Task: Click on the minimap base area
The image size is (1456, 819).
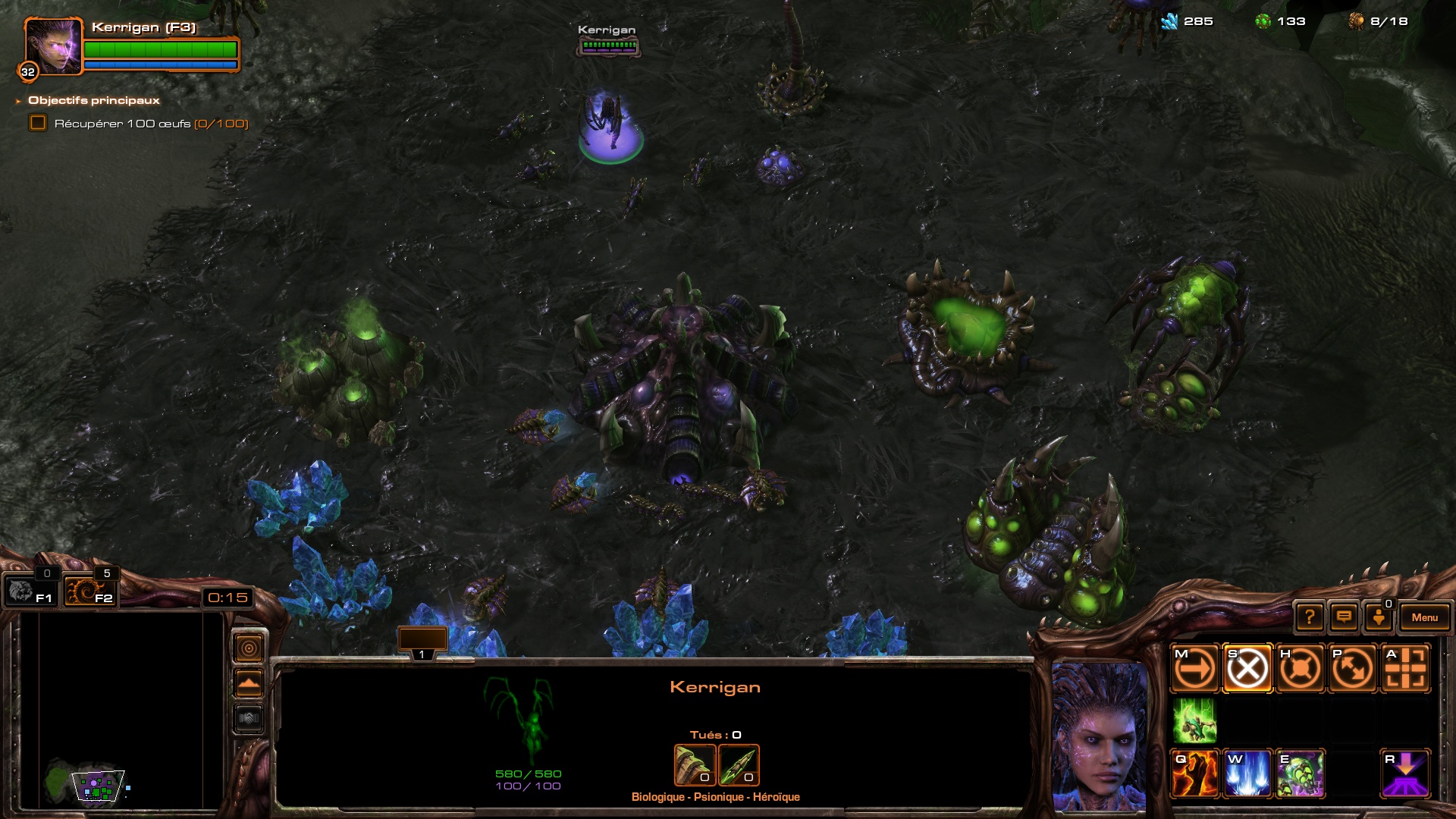Action: (99, 786)
